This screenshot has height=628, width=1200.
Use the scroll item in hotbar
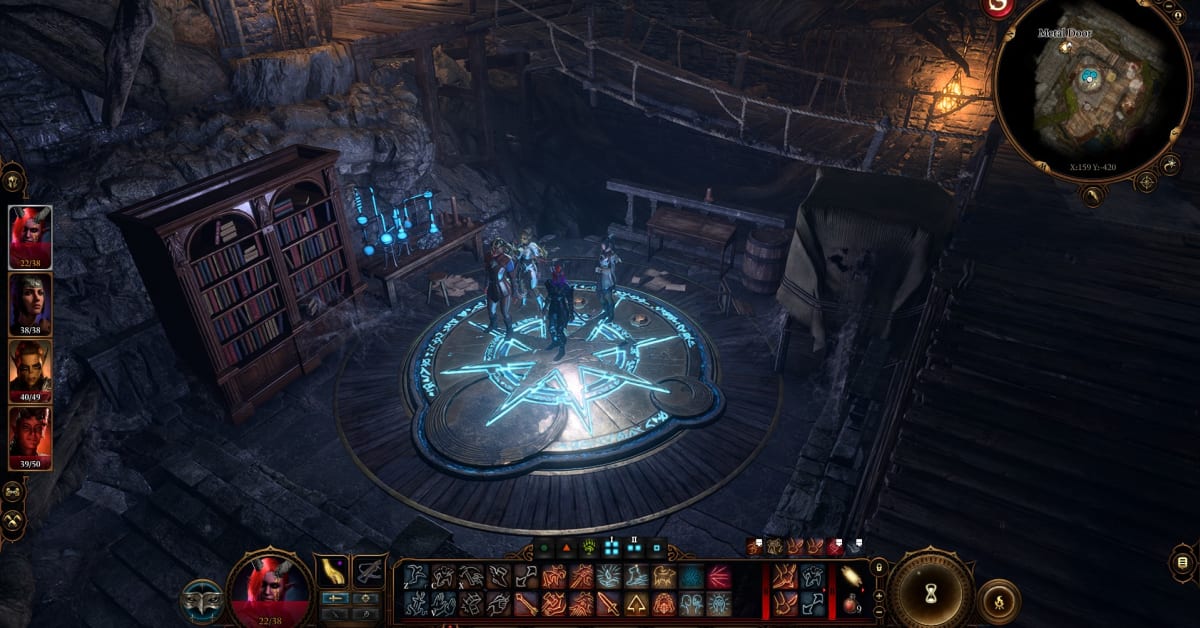[851, 575]
